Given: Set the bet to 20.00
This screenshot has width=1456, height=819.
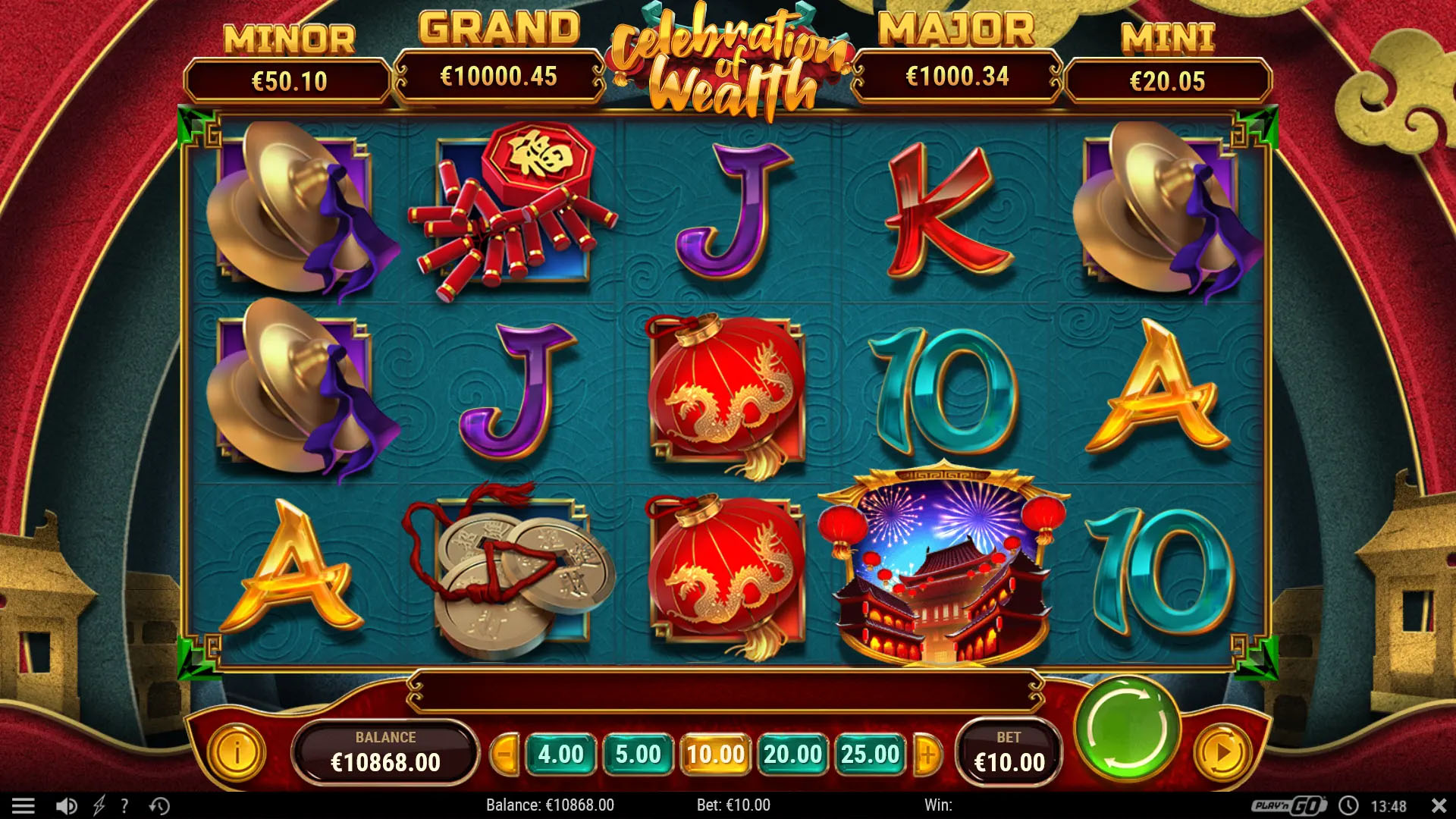Looking at the screenshot, I should (x=792, y=755).
